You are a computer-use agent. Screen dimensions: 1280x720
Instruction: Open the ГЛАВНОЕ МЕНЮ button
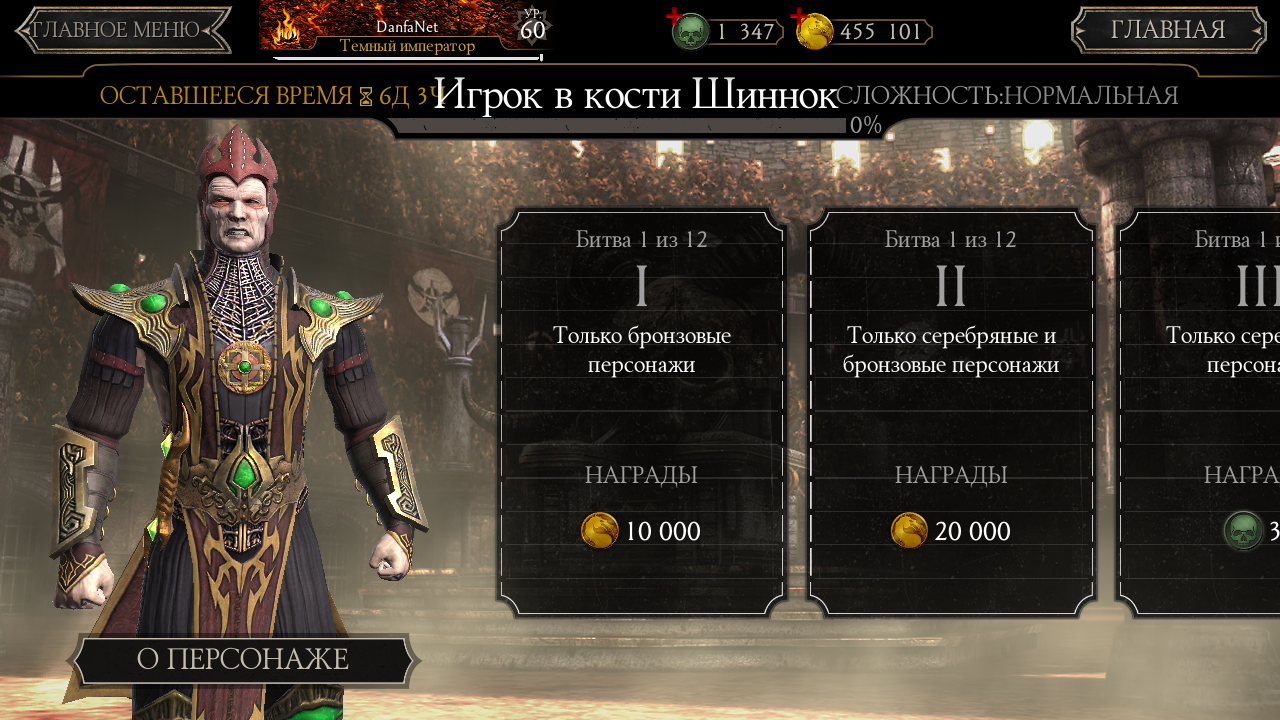point(123,30)
